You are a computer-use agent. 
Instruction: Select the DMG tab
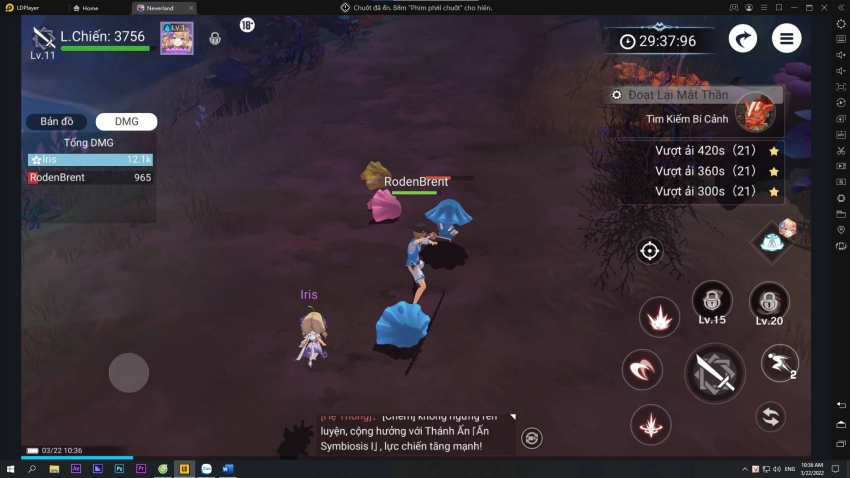pos(126,122)
